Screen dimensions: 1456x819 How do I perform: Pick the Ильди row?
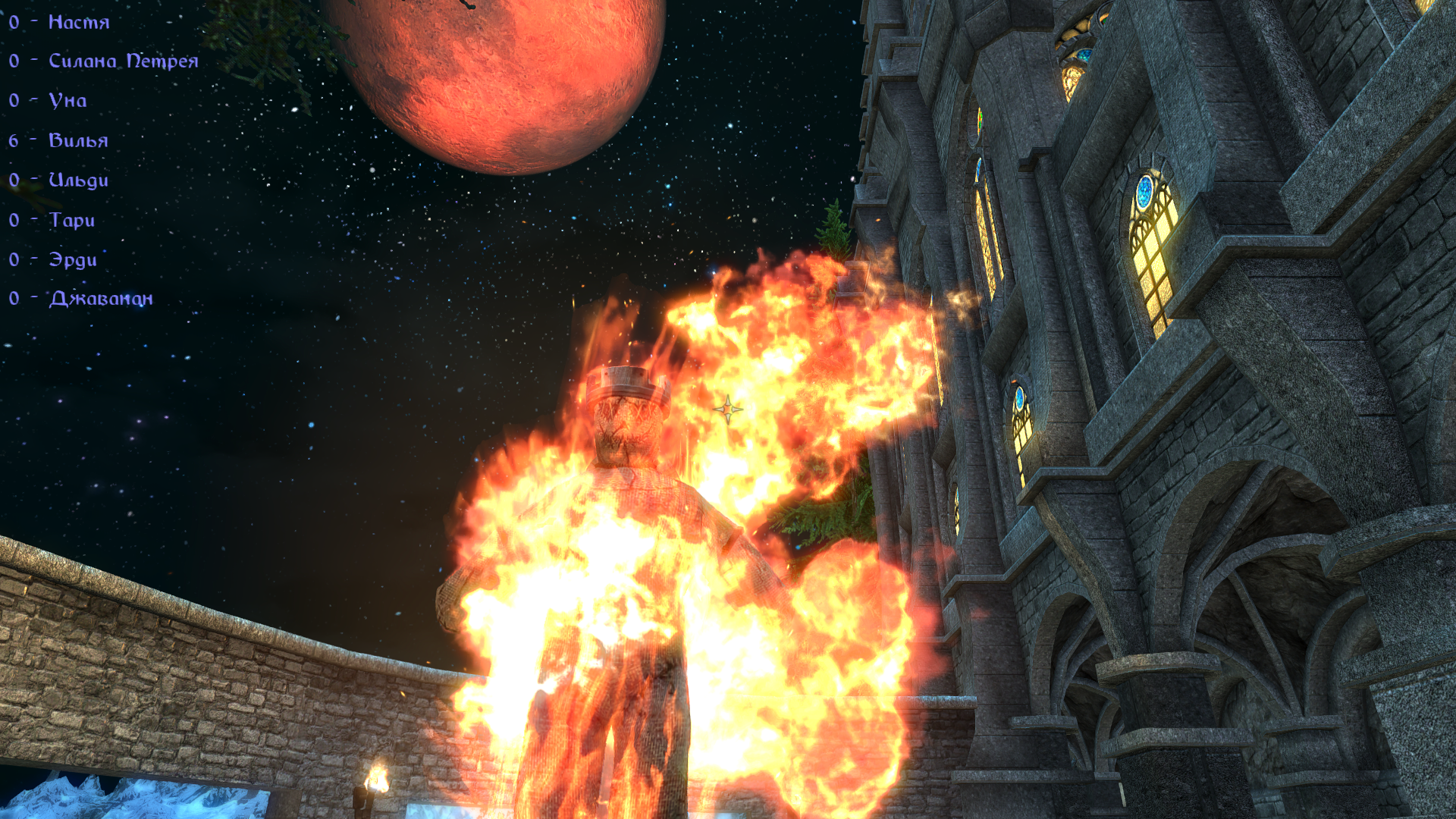pyautogui.click(x=78, y=180)
